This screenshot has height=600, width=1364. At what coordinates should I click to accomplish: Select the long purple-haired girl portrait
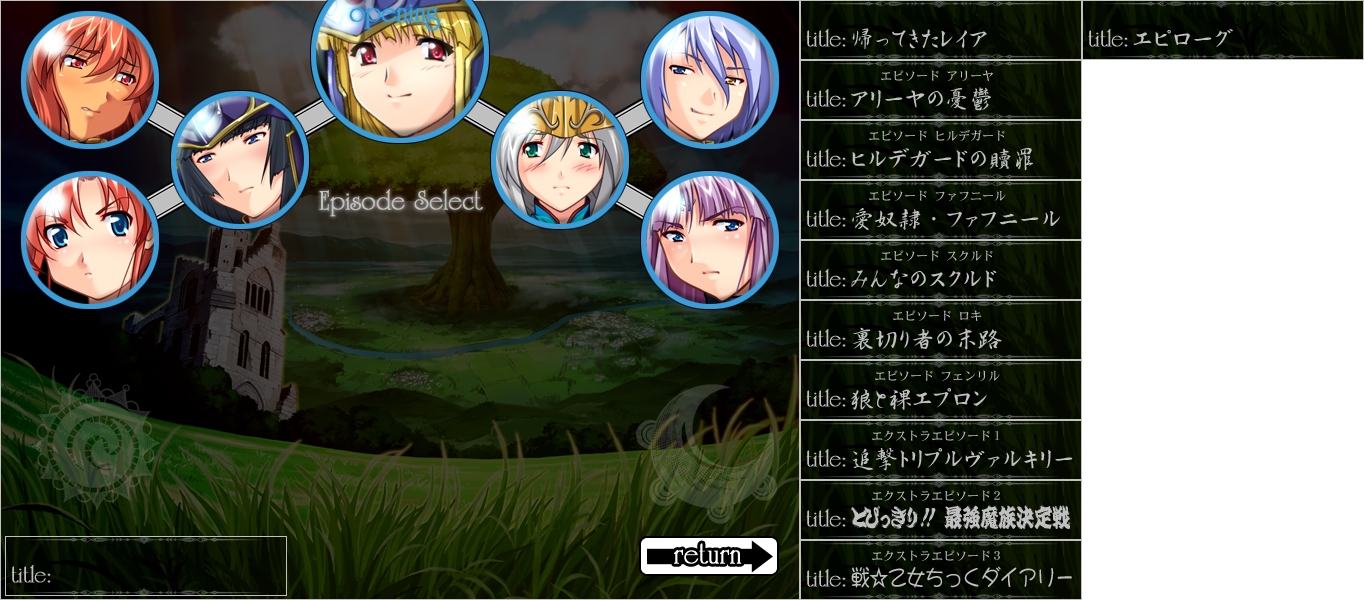pyautogui.click(x=710, y=240)
